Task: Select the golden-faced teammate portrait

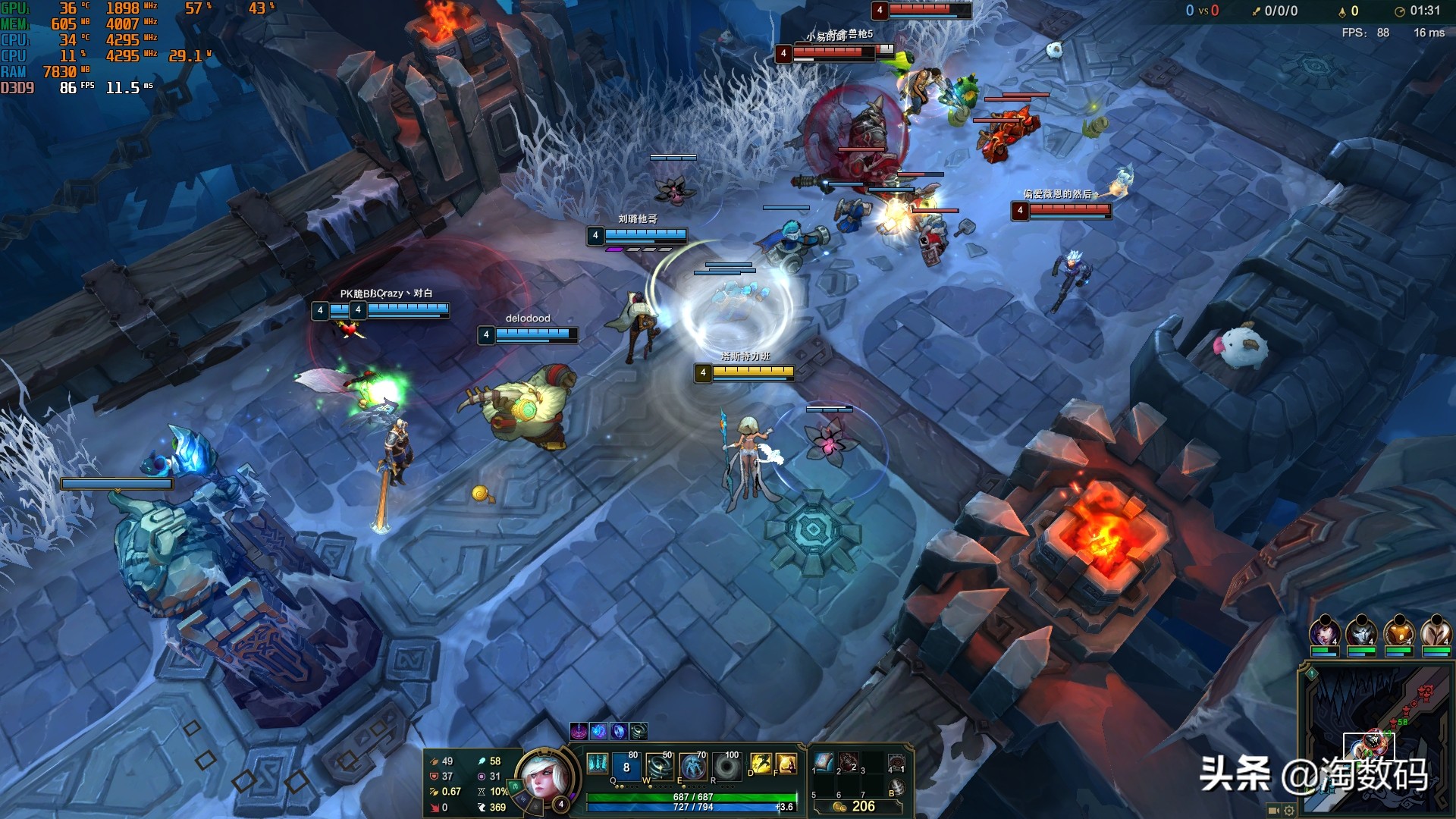Action: [1399, 632]
